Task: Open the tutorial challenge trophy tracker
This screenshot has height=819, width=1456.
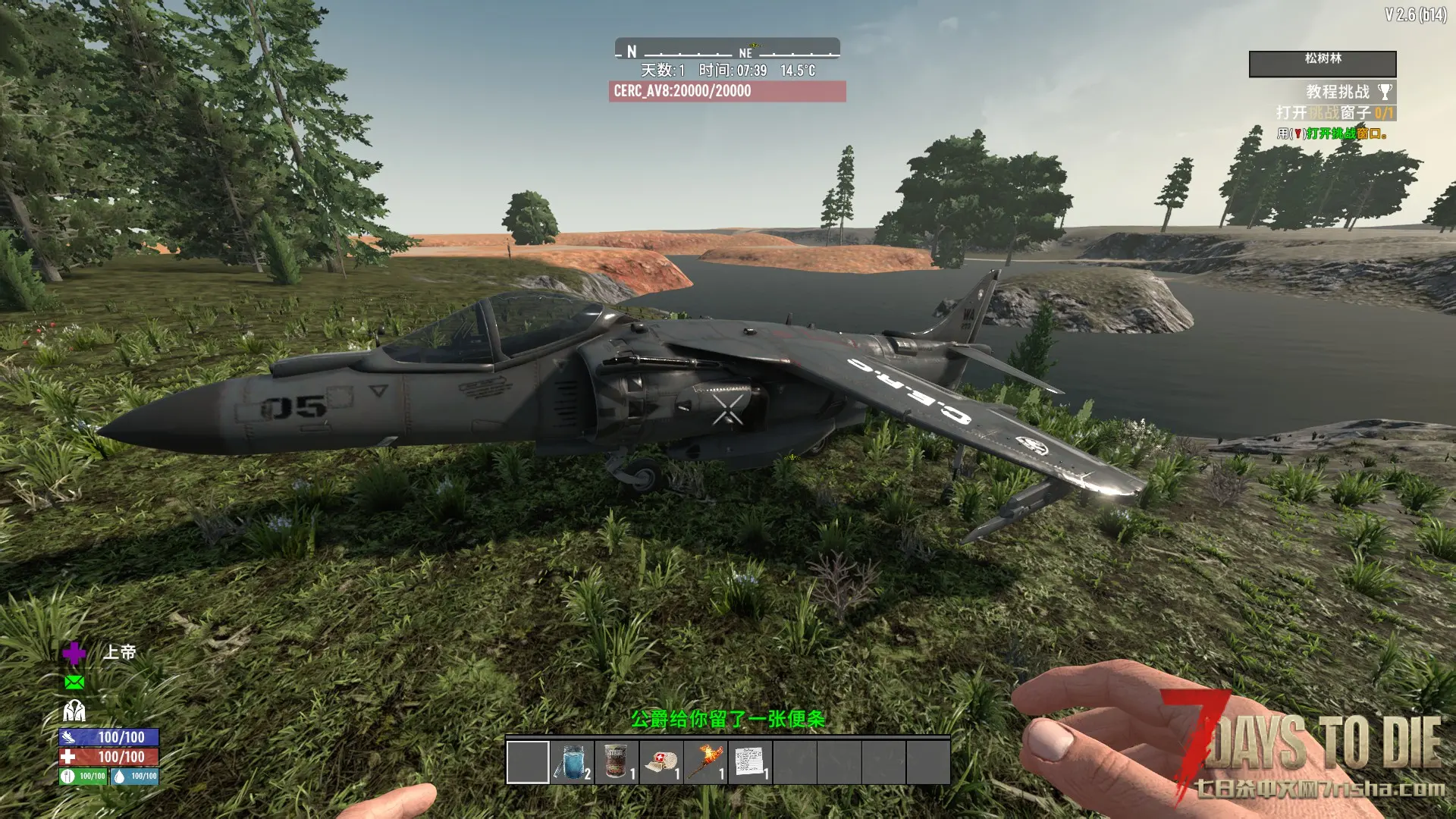Action: pyautogui.click(x=1385, y=92)
